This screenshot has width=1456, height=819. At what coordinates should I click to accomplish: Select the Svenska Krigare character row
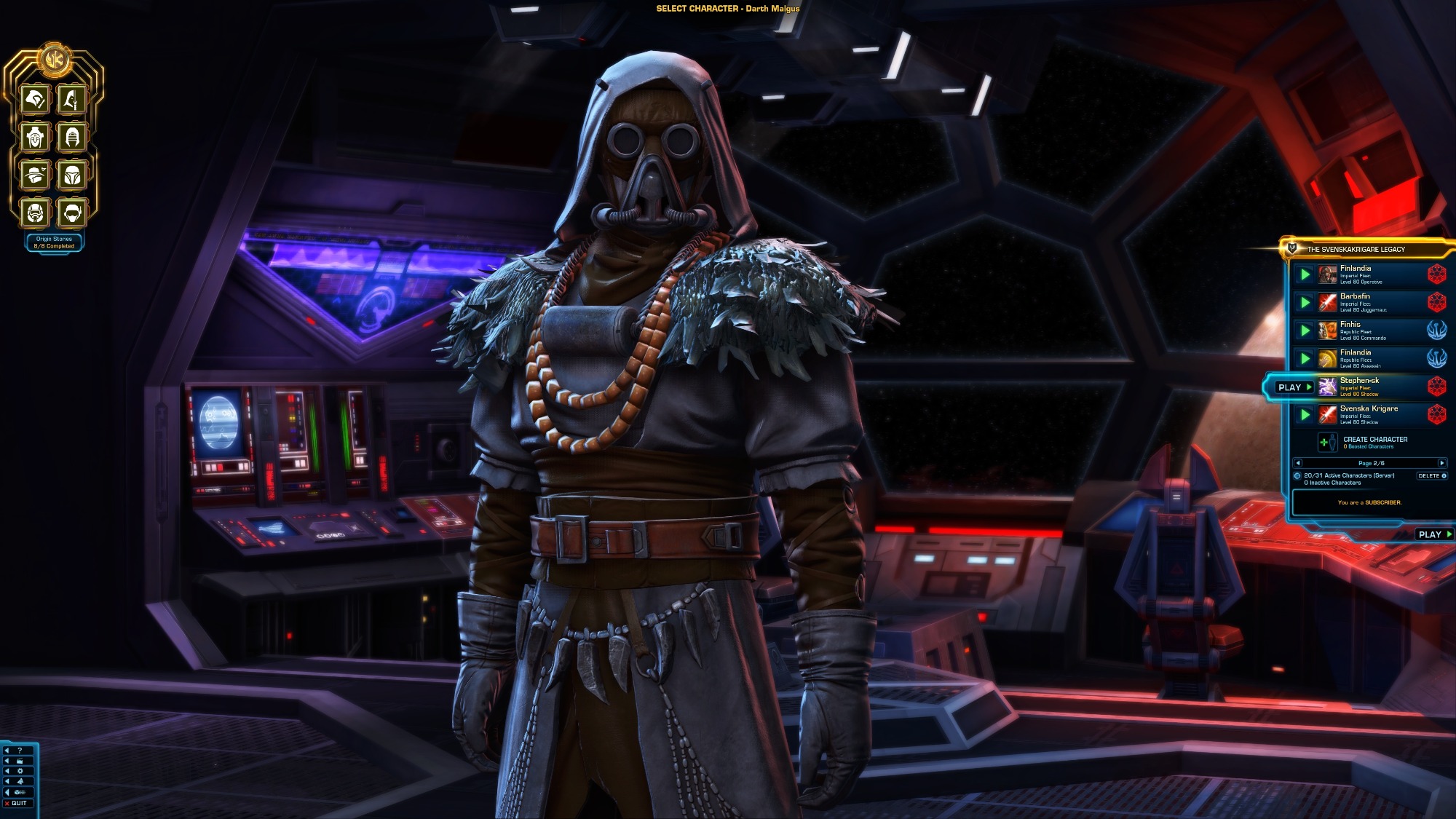click(1369, 414)
